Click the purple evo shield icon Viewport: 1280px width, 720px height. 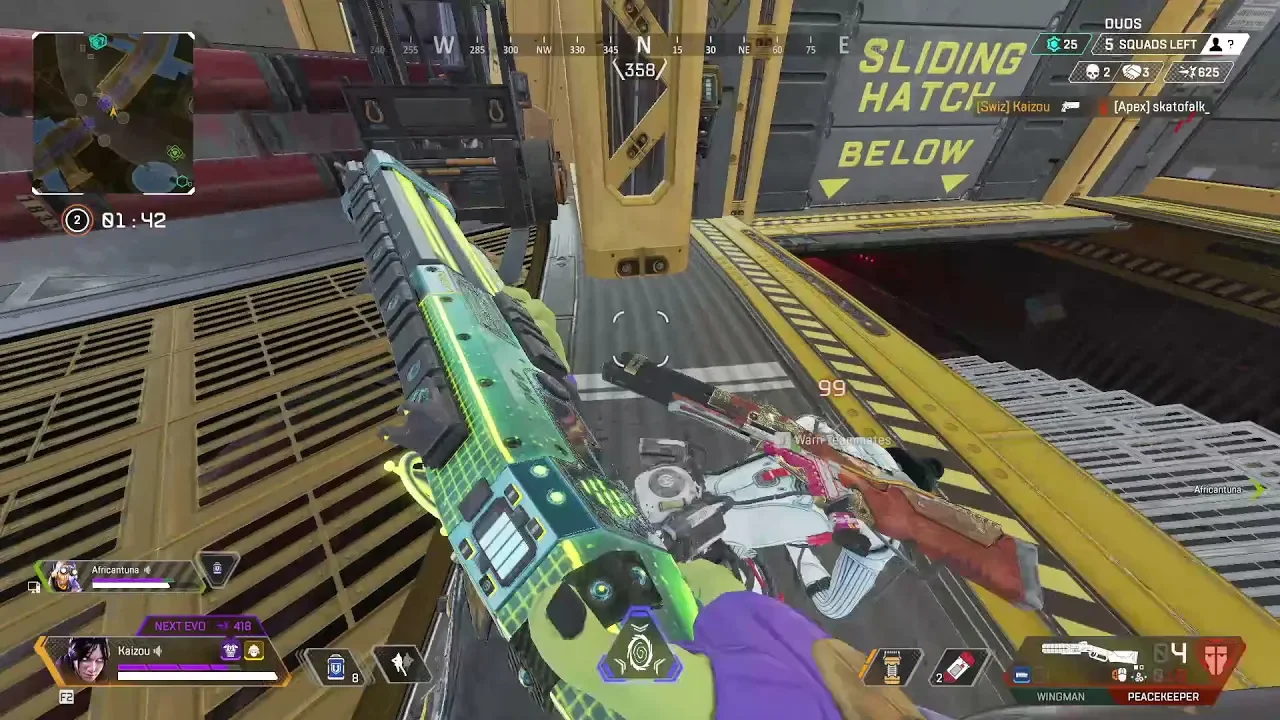coord(232,651)
